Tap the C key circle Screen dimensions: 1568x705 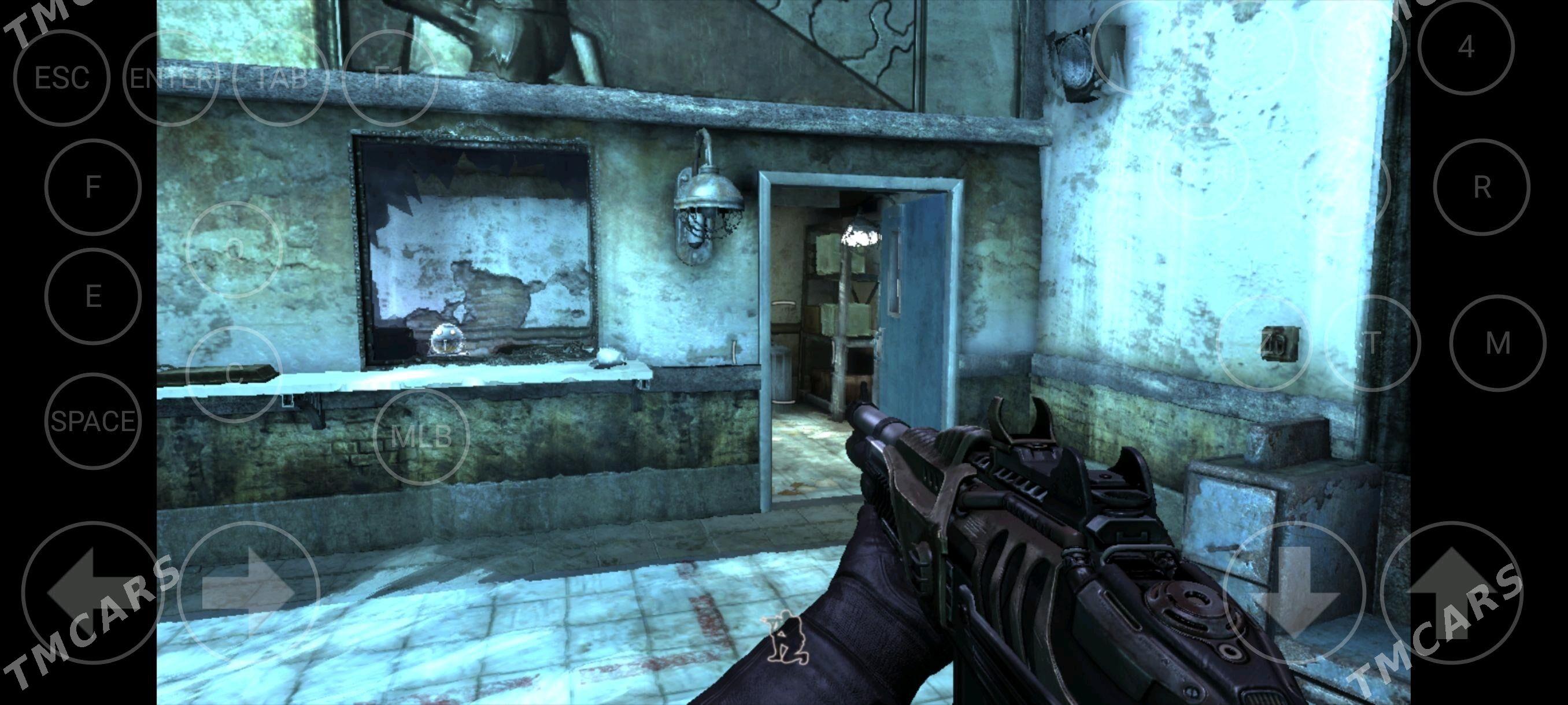[234, 375]
